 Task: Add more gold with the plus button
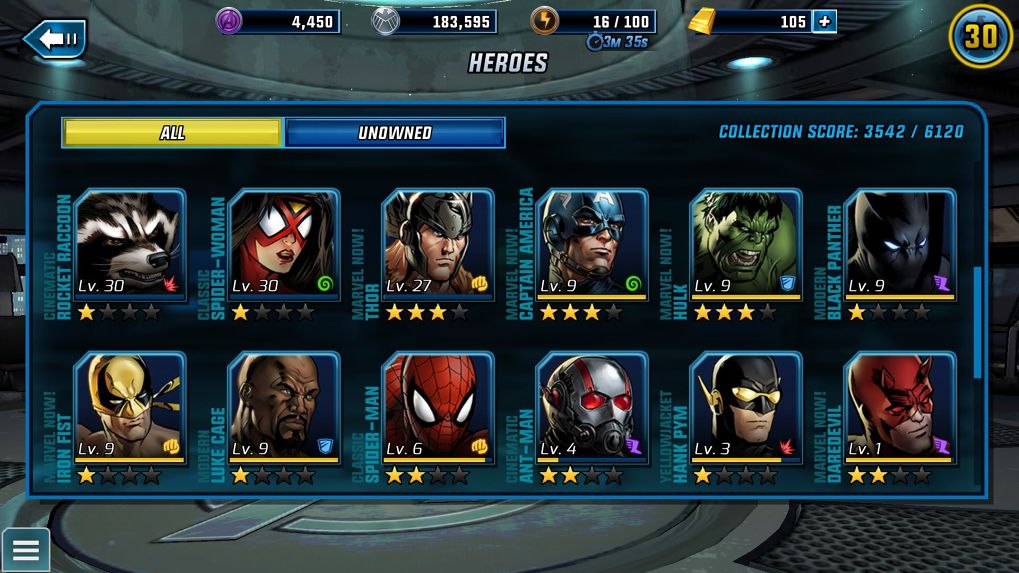[x=824, y=21]
